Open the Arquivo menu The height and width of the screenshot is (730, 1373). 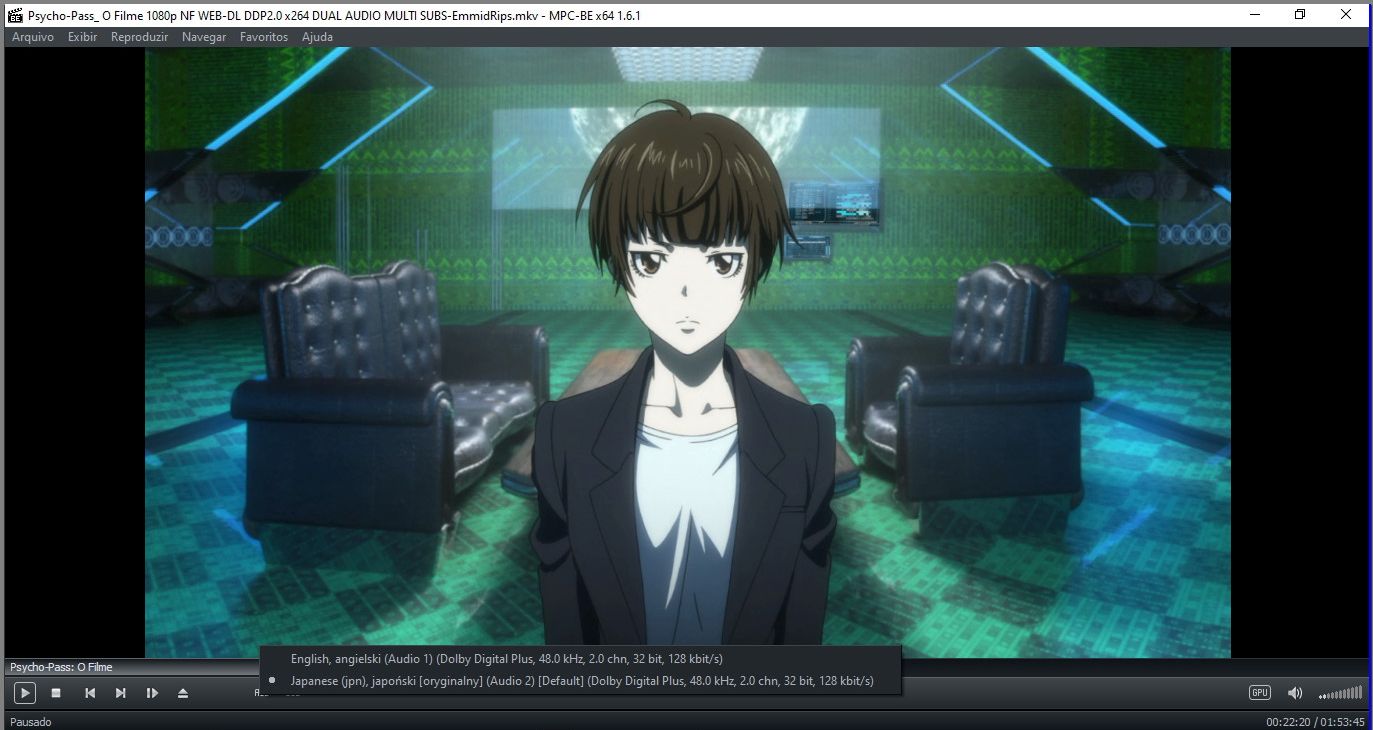coord(33,37)
